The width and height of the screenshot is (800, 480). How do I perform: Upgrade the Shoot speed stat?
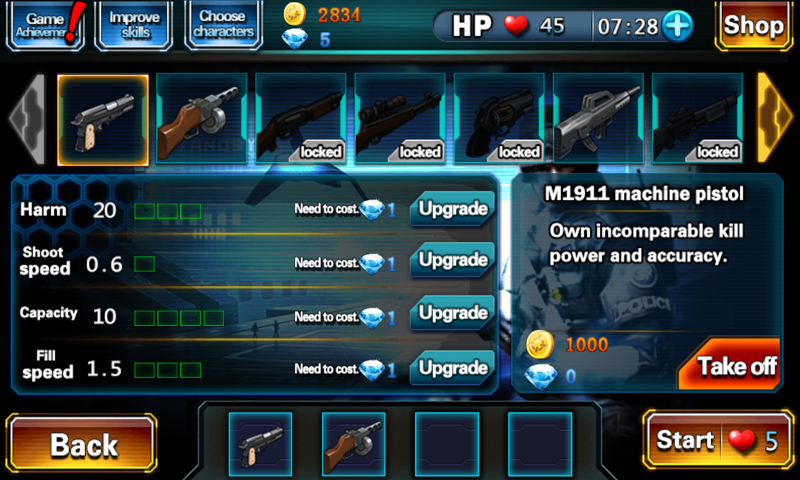[452, 262]
